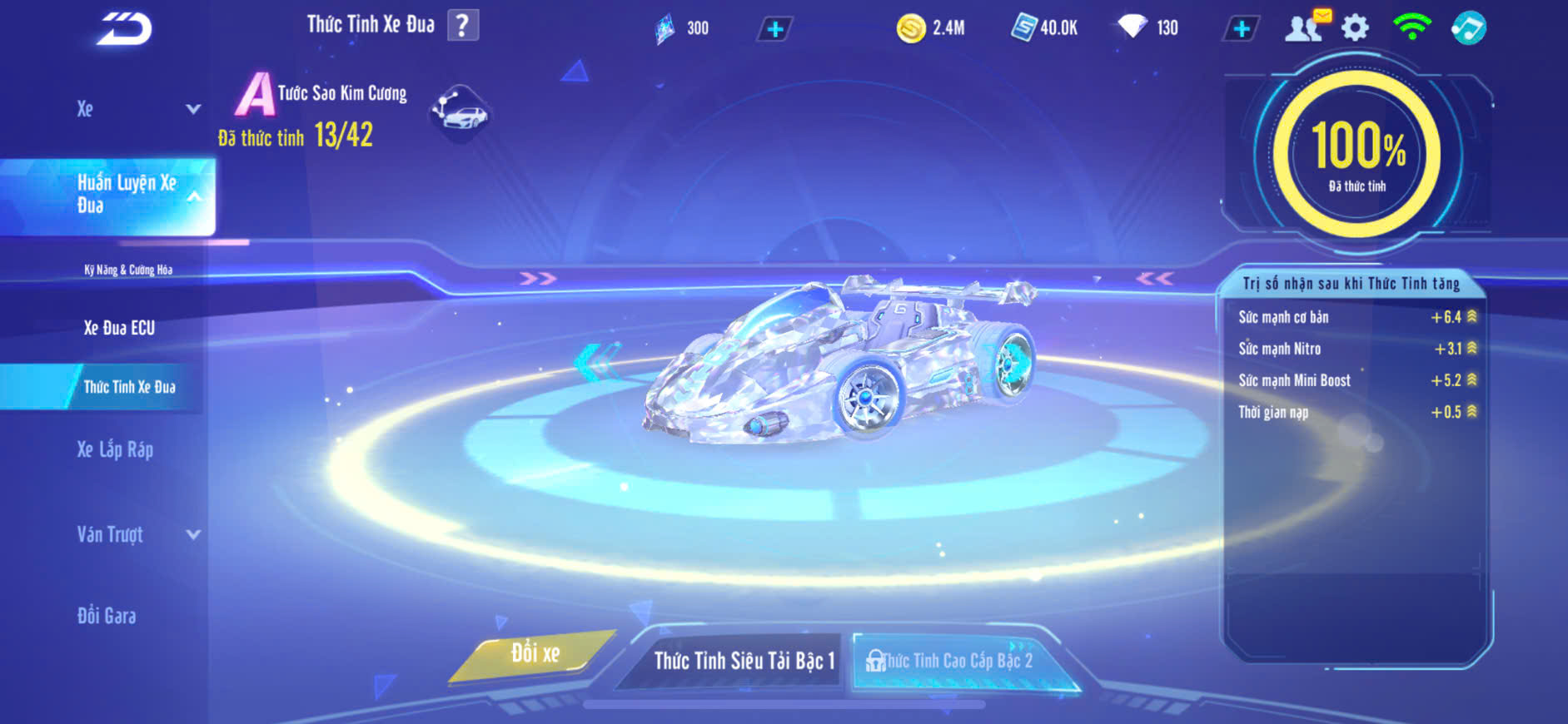Screen dimensions: 1568x724
Task: Open the car constellation icon near Tước Sao
Action: [460, 112]
